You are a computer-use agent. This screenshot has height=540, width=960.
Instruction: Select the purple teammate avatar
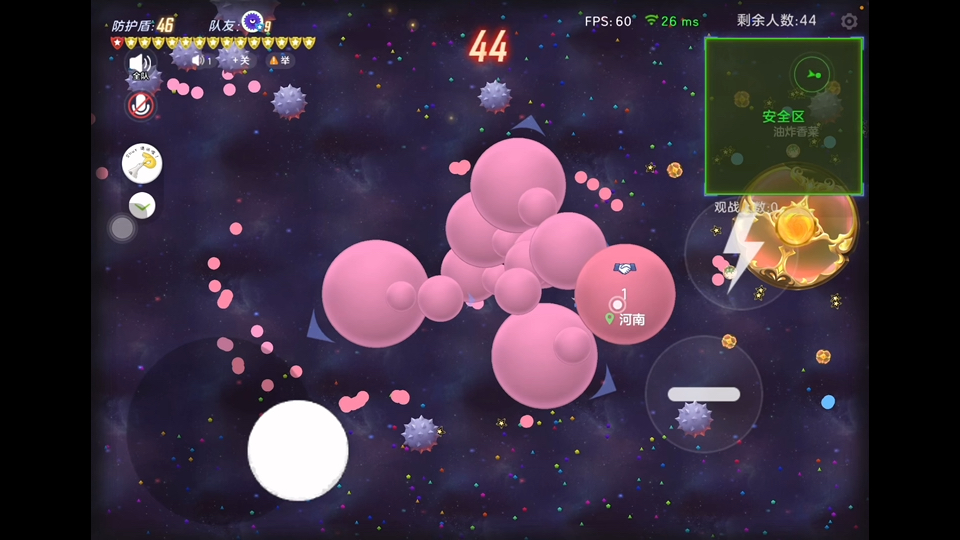253,21
